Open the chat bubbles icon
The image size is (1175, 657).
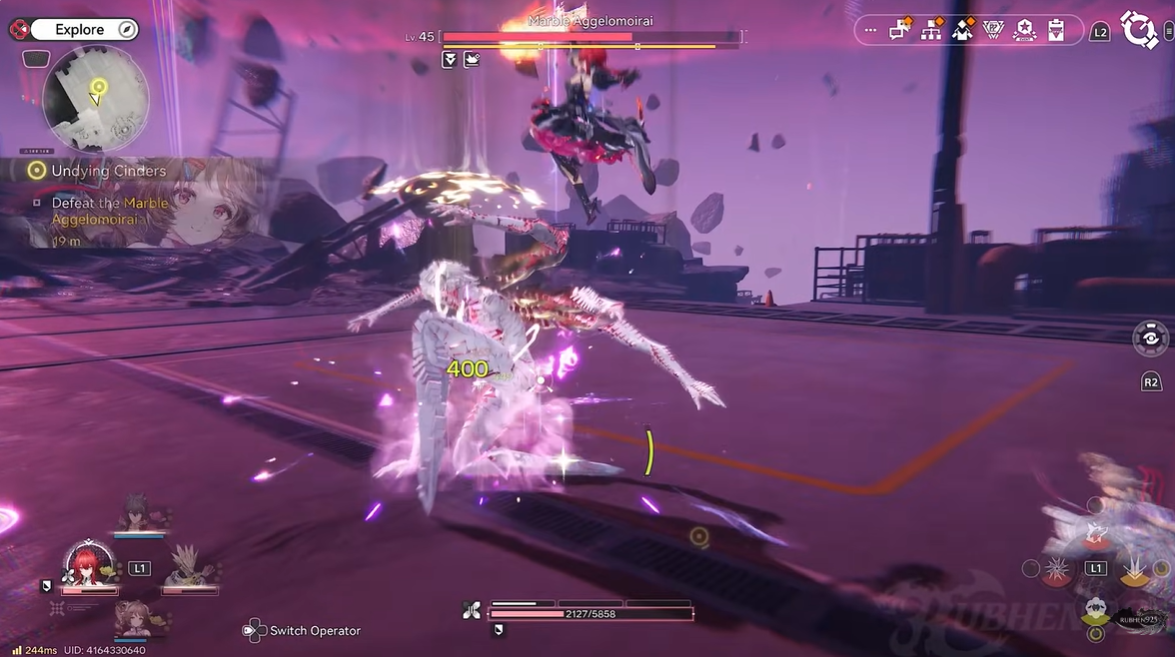pyautogui.click(x=900, y=30)
